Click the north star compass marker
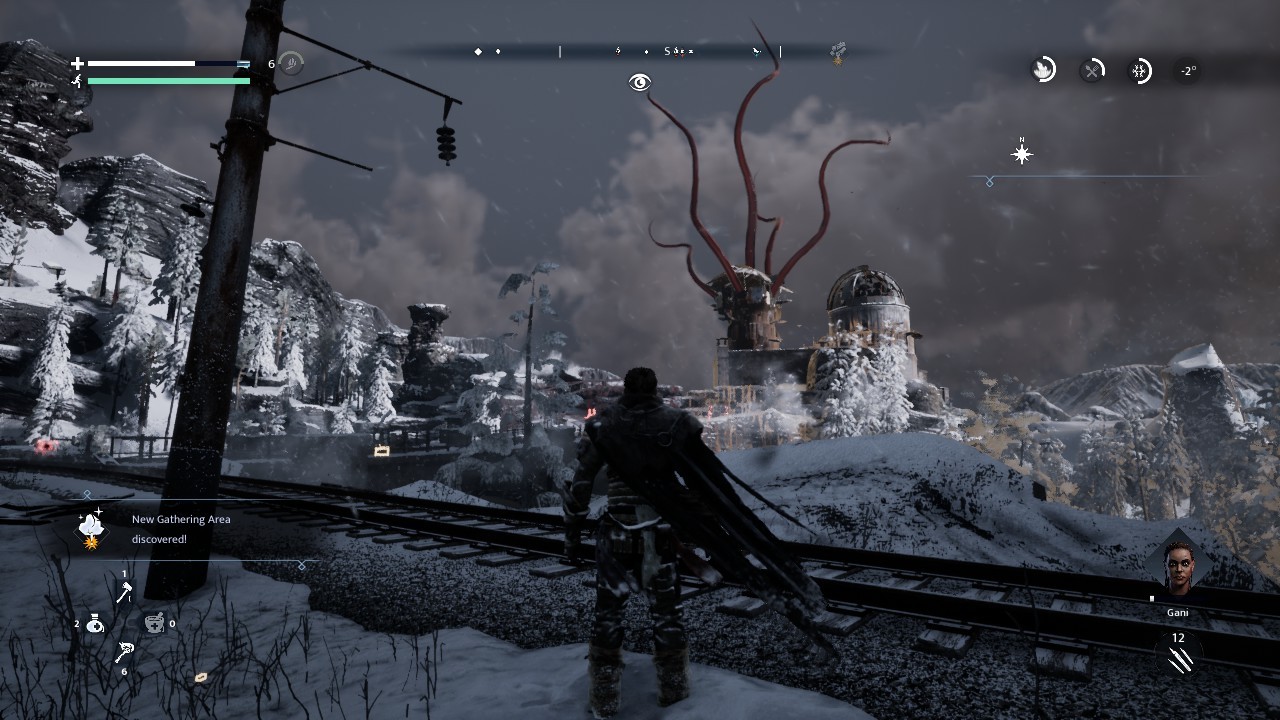 (x=1022, y=154)
